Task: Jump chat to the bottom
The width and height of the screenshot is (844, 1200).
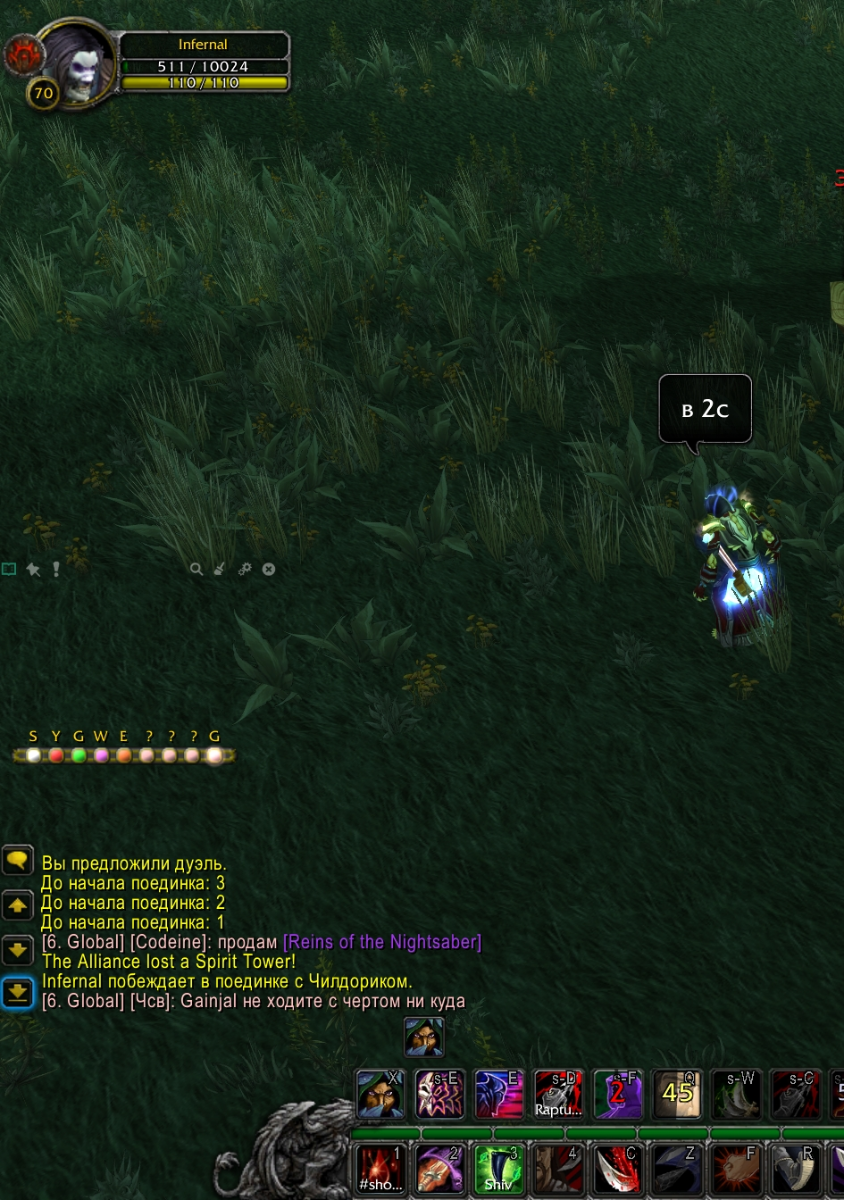Action: (18, 992)
